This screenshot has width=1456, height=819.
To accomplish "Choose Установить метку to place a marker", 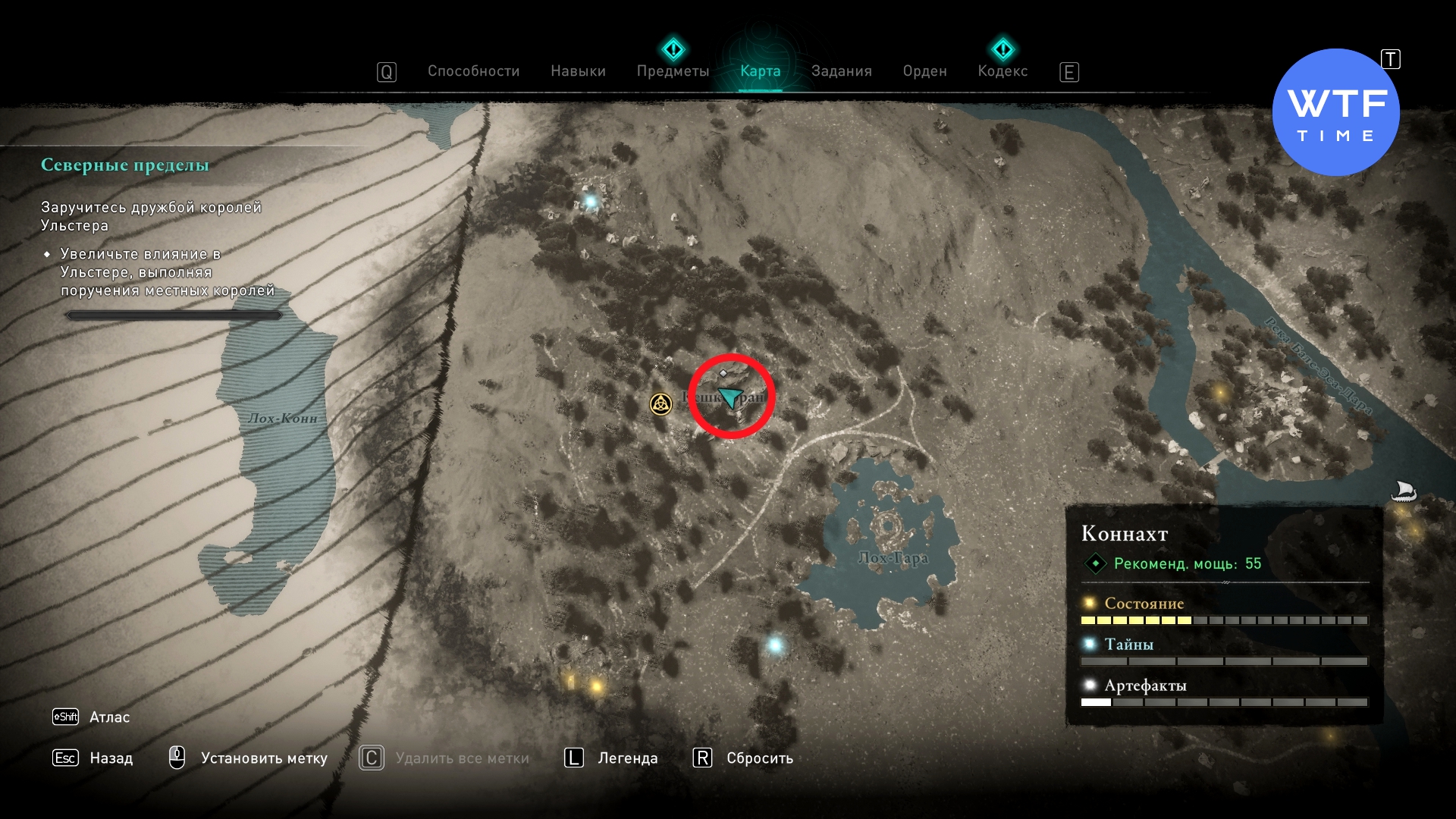I will tap(263, 758).
